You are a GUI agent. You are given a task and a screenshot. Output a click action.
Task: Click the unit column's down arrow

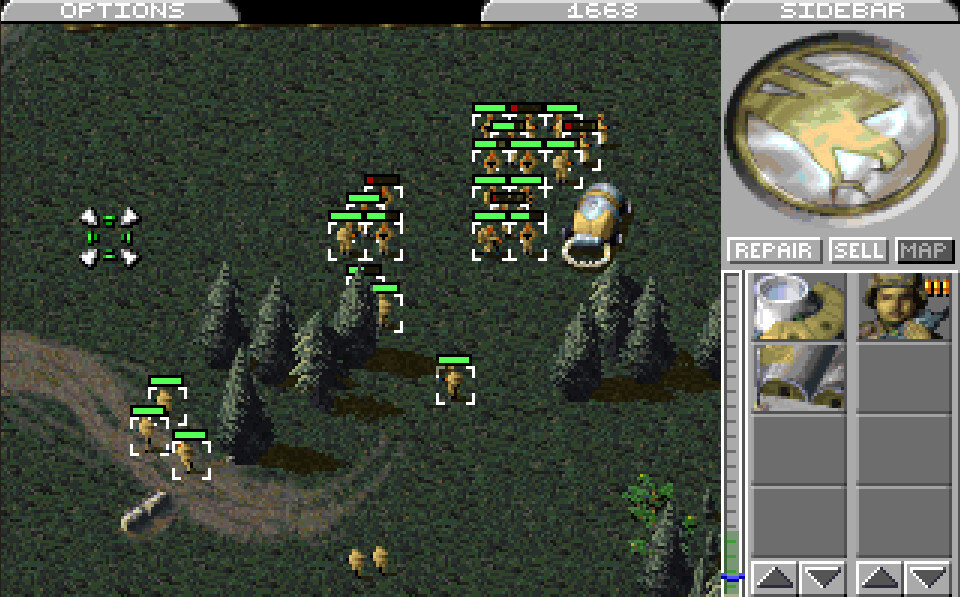point(928,577)
